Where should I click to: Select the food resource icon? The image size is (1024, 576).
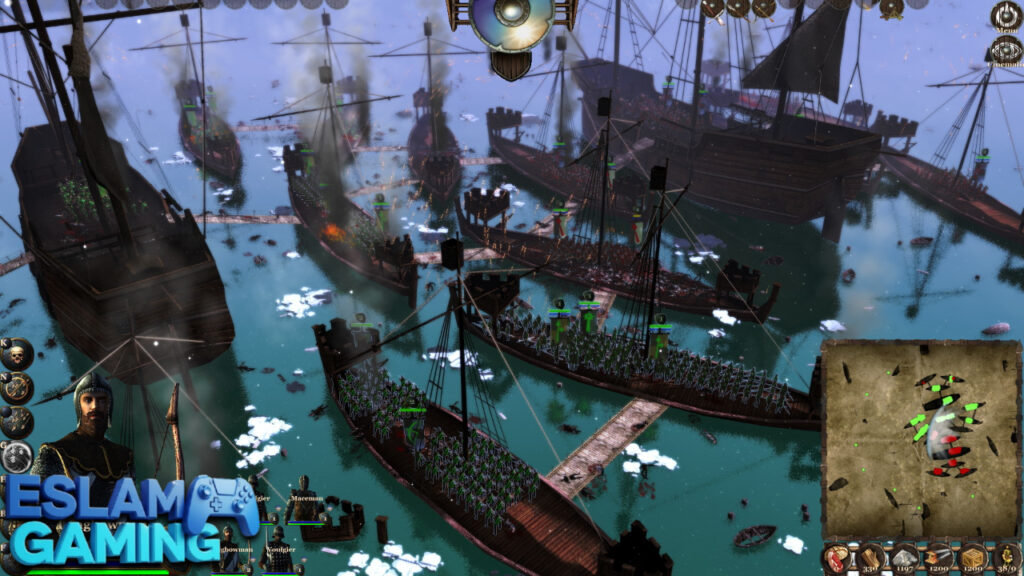coord(837,558)
